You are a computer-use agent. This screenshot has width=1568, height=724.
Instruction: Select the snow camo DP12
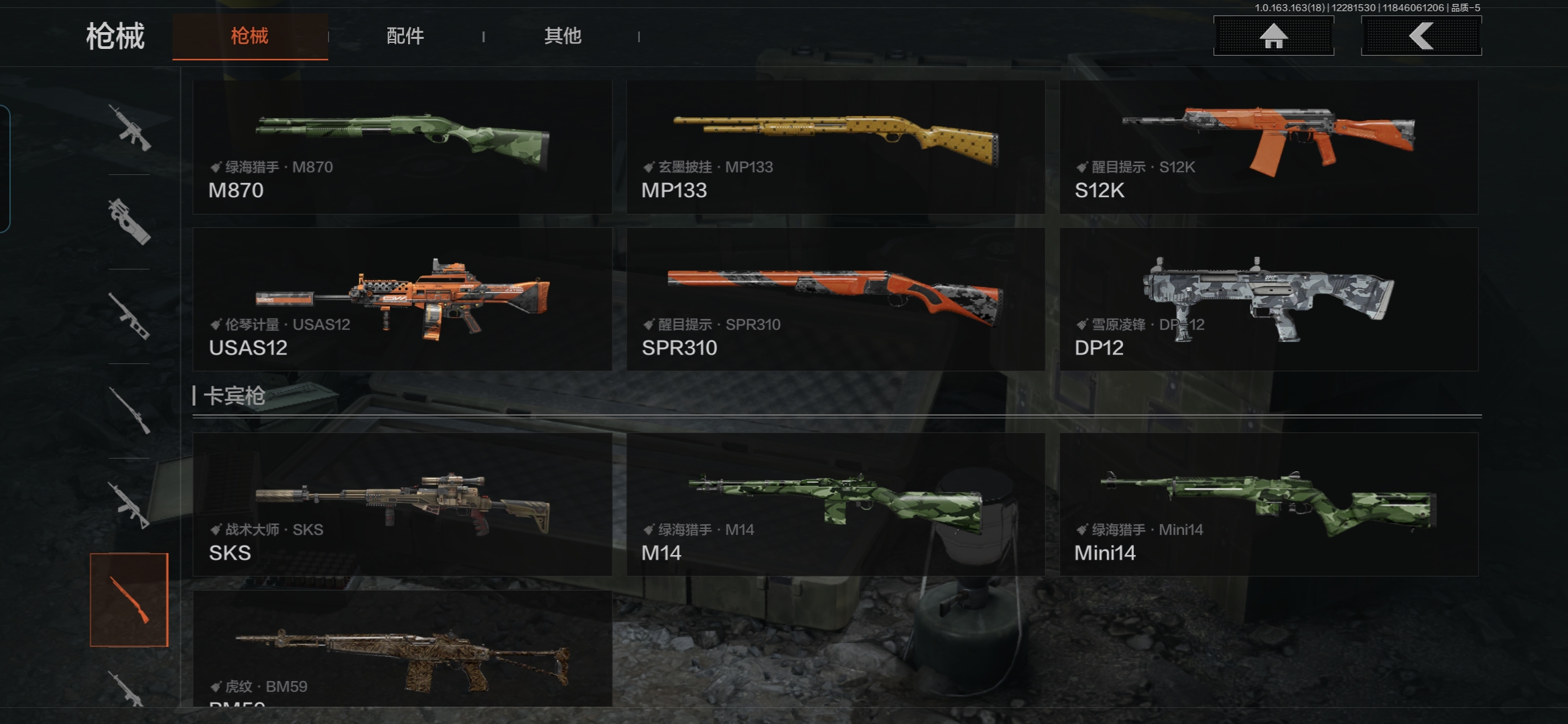(1268, 299)
